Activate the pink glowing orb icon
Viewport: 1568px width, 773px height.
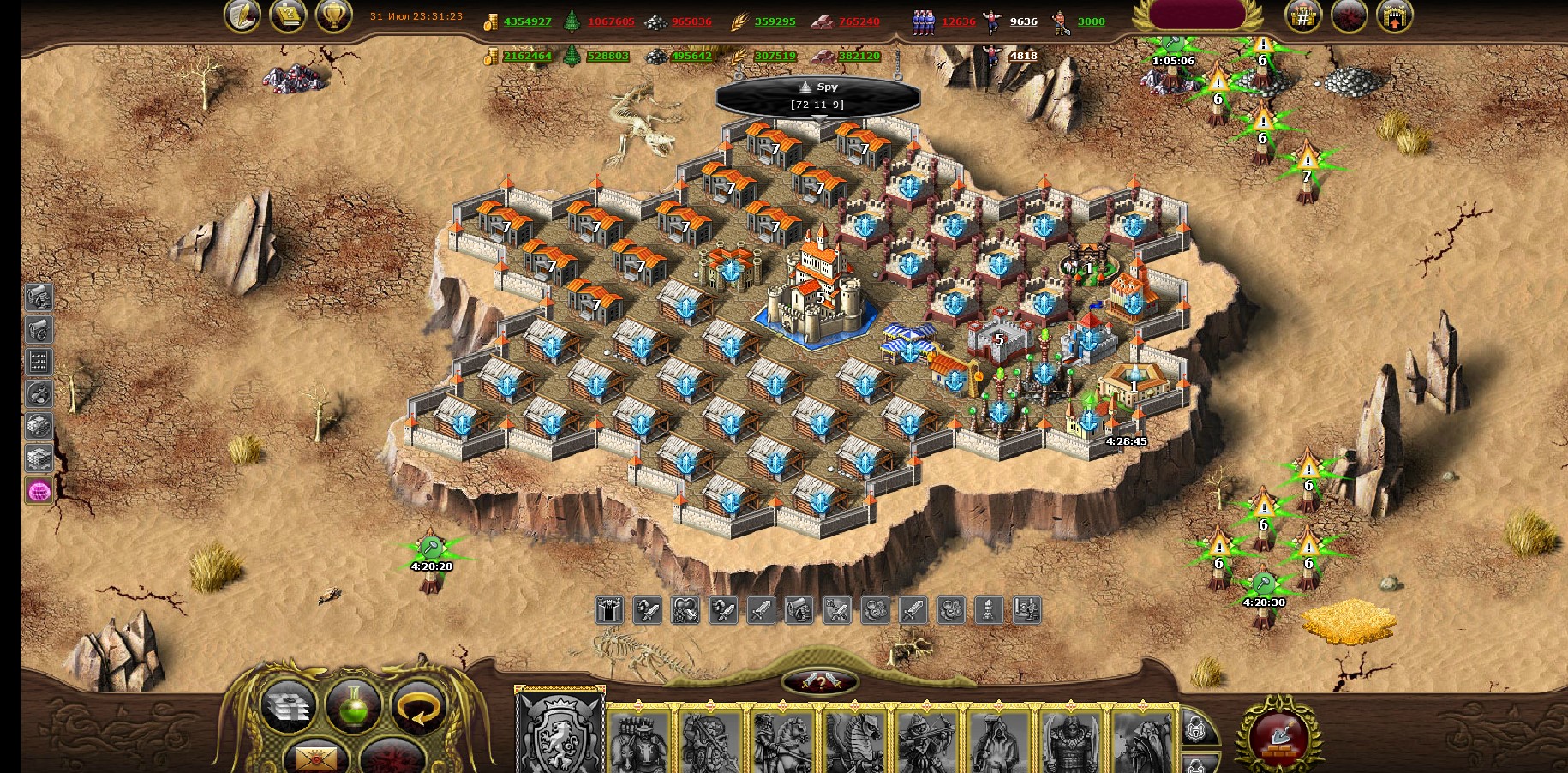(x=39, y=491)
